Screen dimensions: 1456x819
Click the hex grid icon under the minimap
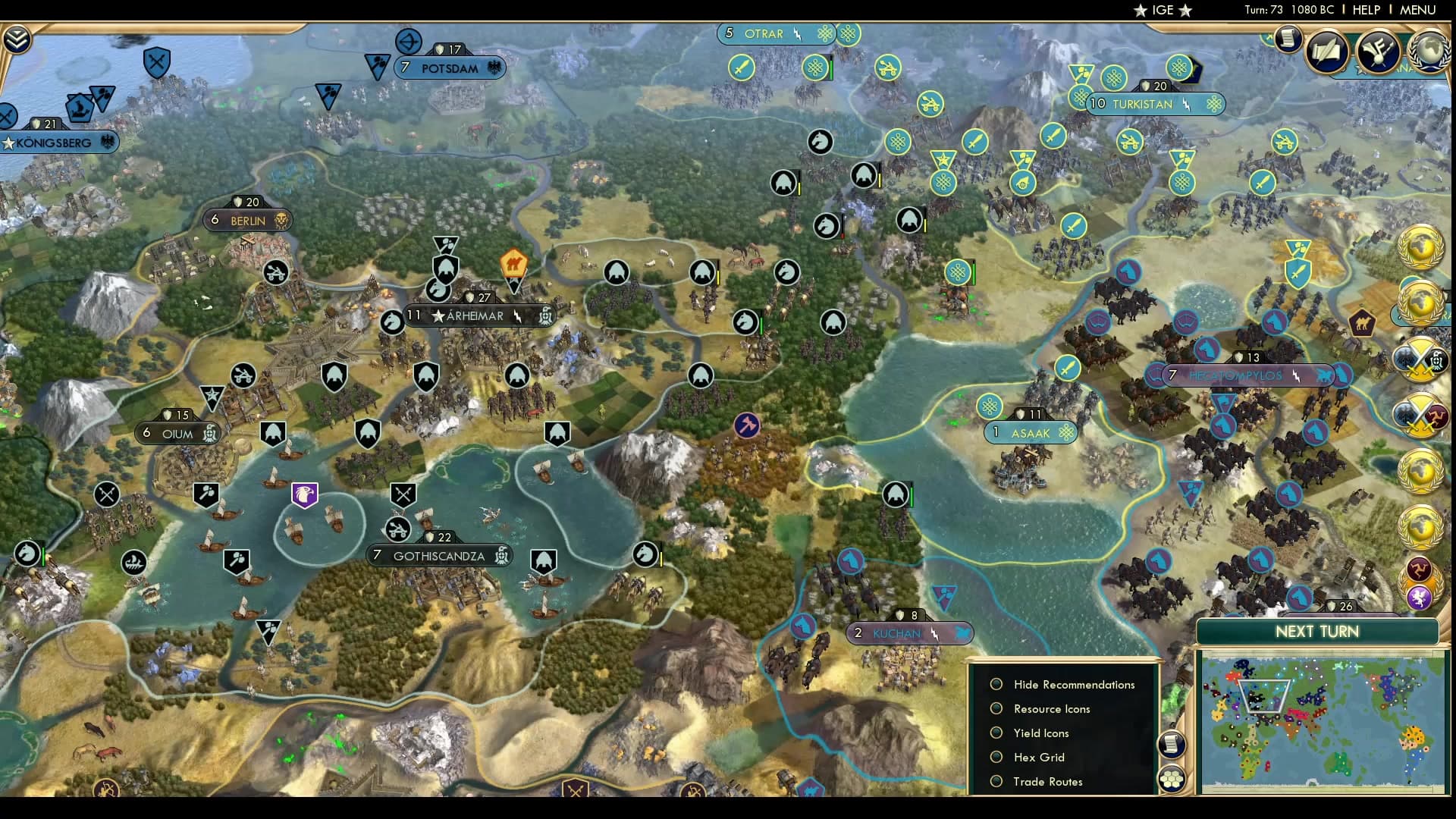[1172, 779]
